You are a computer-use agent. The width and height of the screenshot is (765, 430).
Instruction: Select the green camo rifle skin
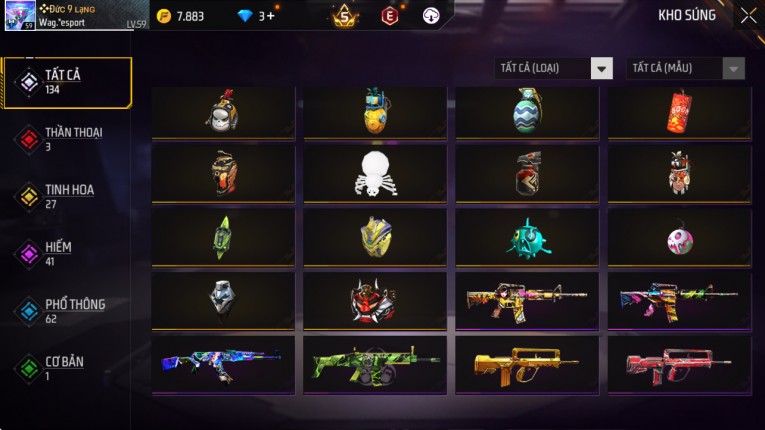375,364
